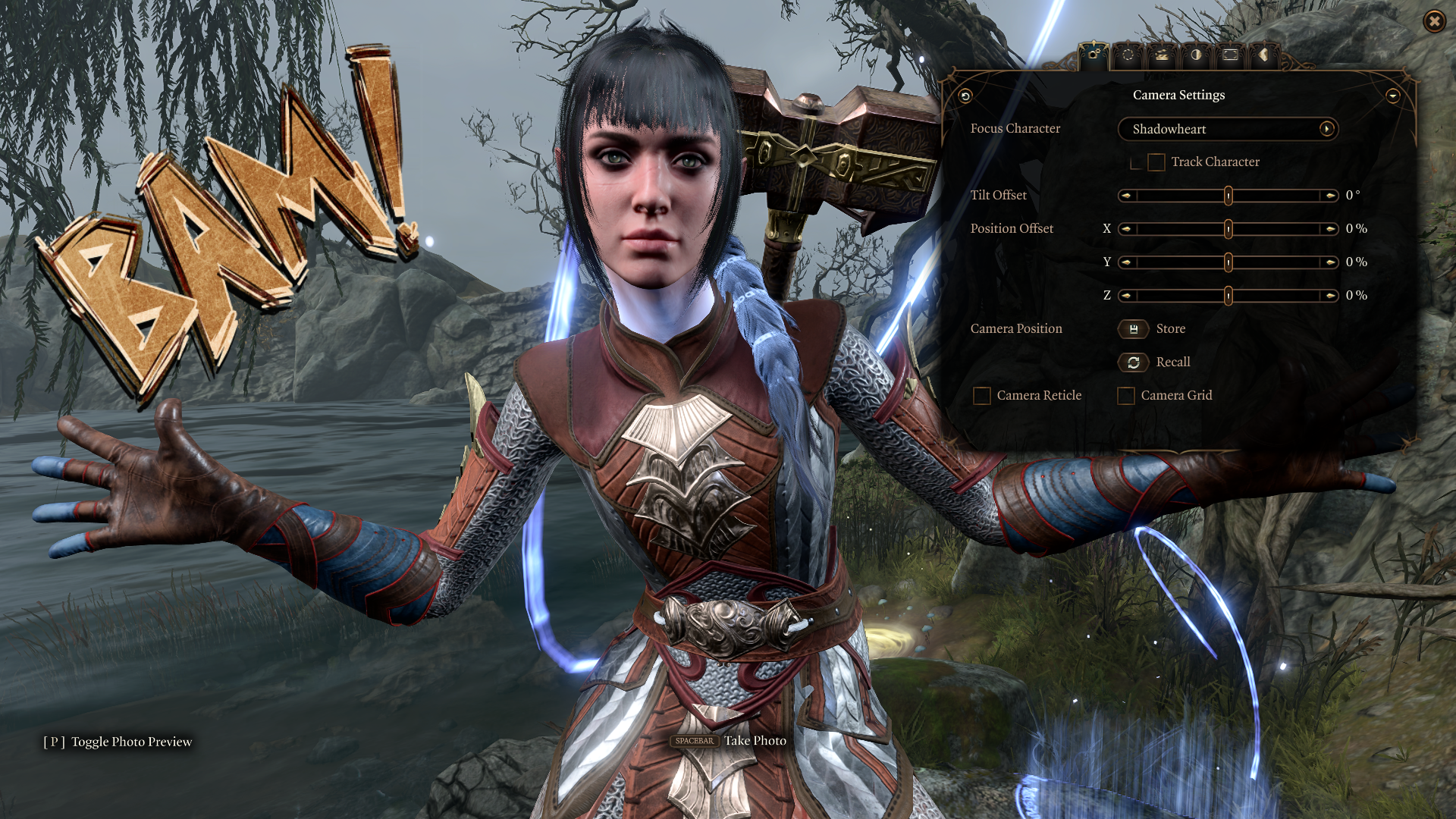
Task: Adjust the Tilt Offset slider handle
Action: click(1228, 196)
